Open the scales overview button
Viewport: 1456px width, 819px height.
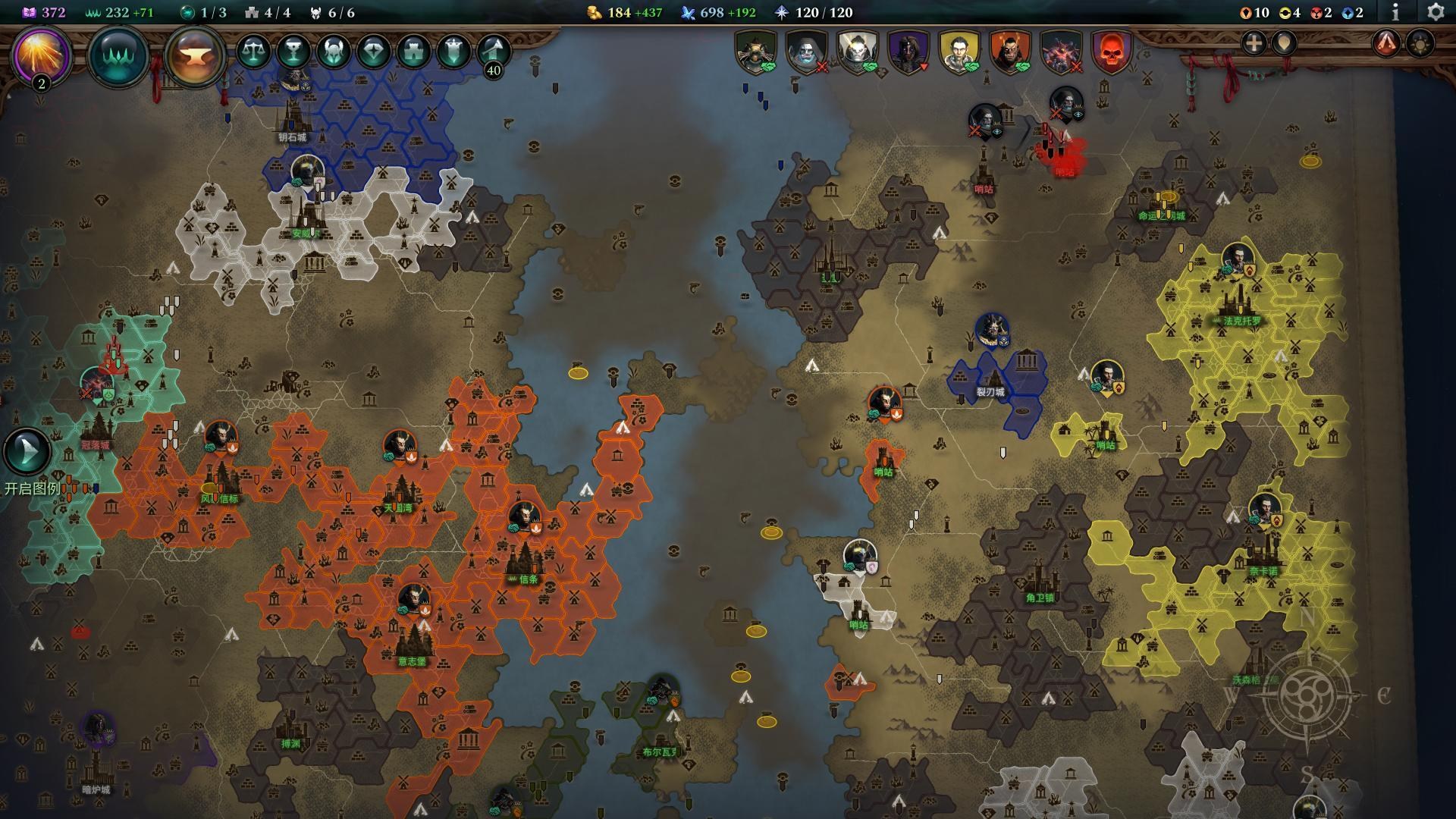pos(254,52)
